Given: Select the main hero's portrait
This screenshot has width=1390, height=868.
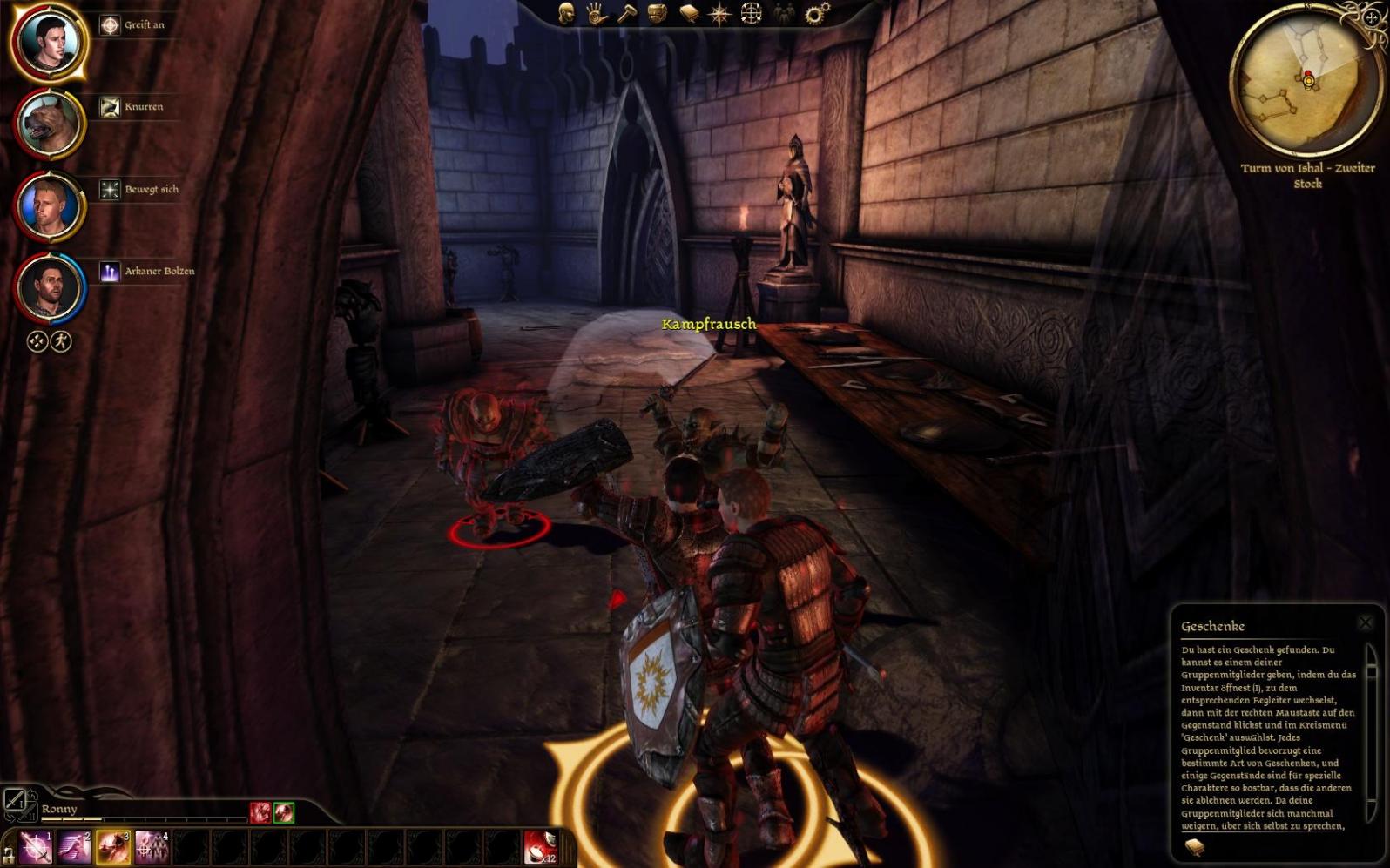Looking at the screenshot, I should coord(49,40).
